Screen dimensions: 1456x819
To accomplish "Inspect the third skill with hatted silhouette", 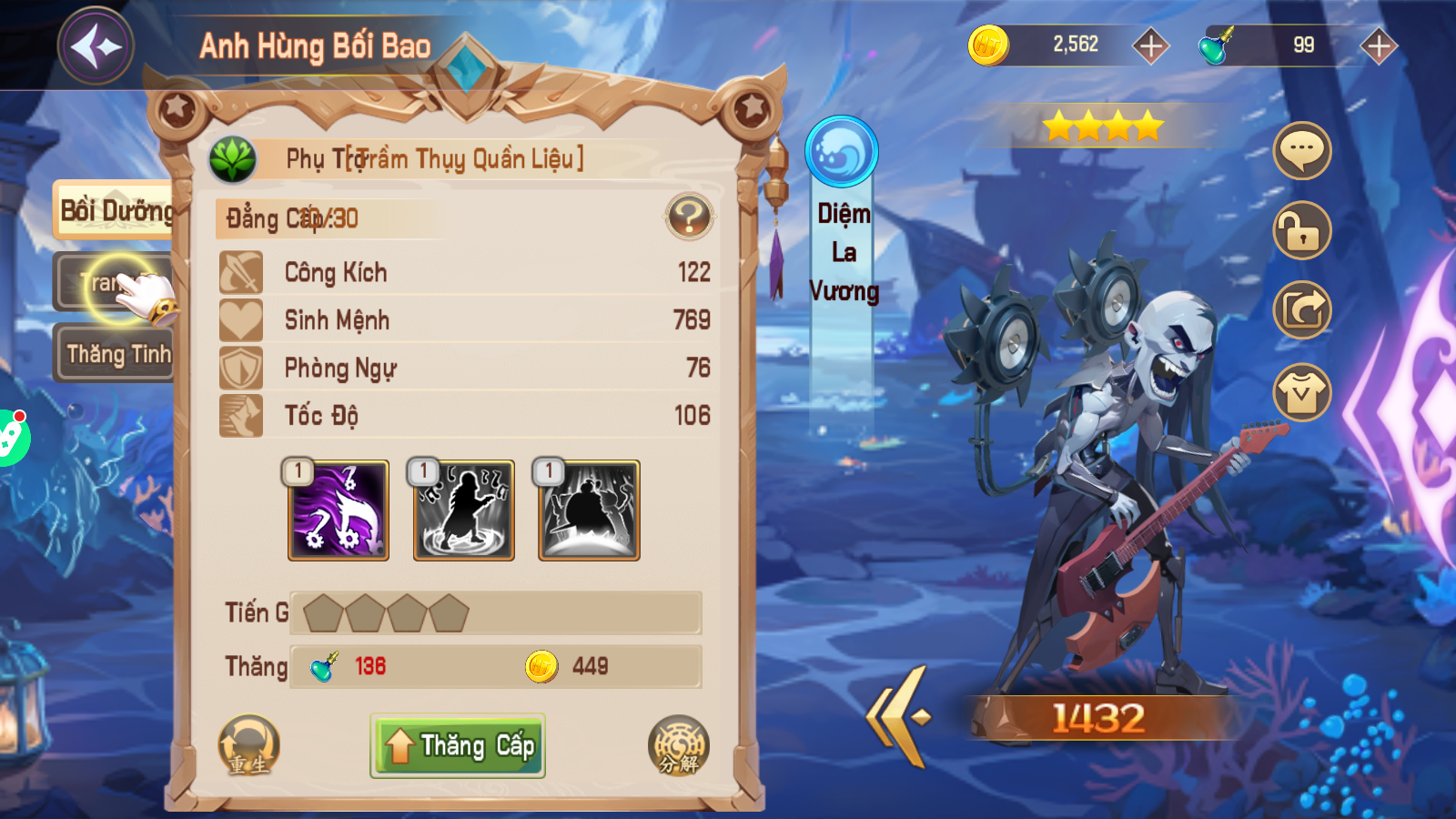I will (589, 510).
